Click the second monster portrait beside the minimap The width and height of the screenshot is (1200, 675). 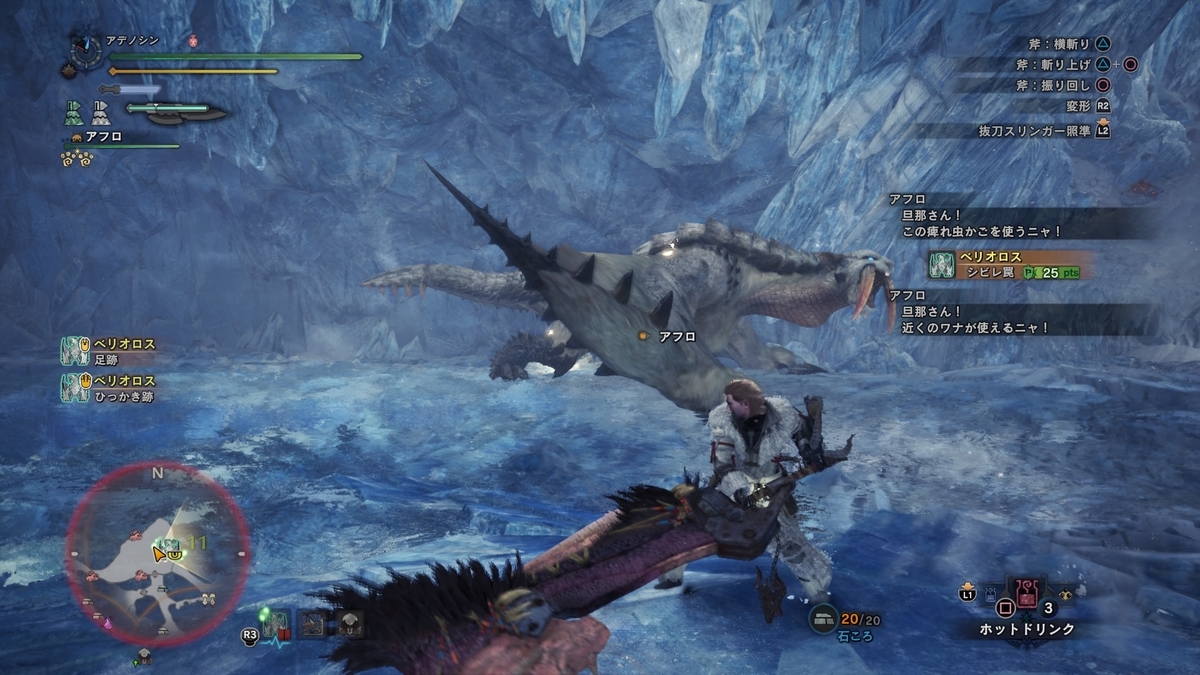(313, 624)
